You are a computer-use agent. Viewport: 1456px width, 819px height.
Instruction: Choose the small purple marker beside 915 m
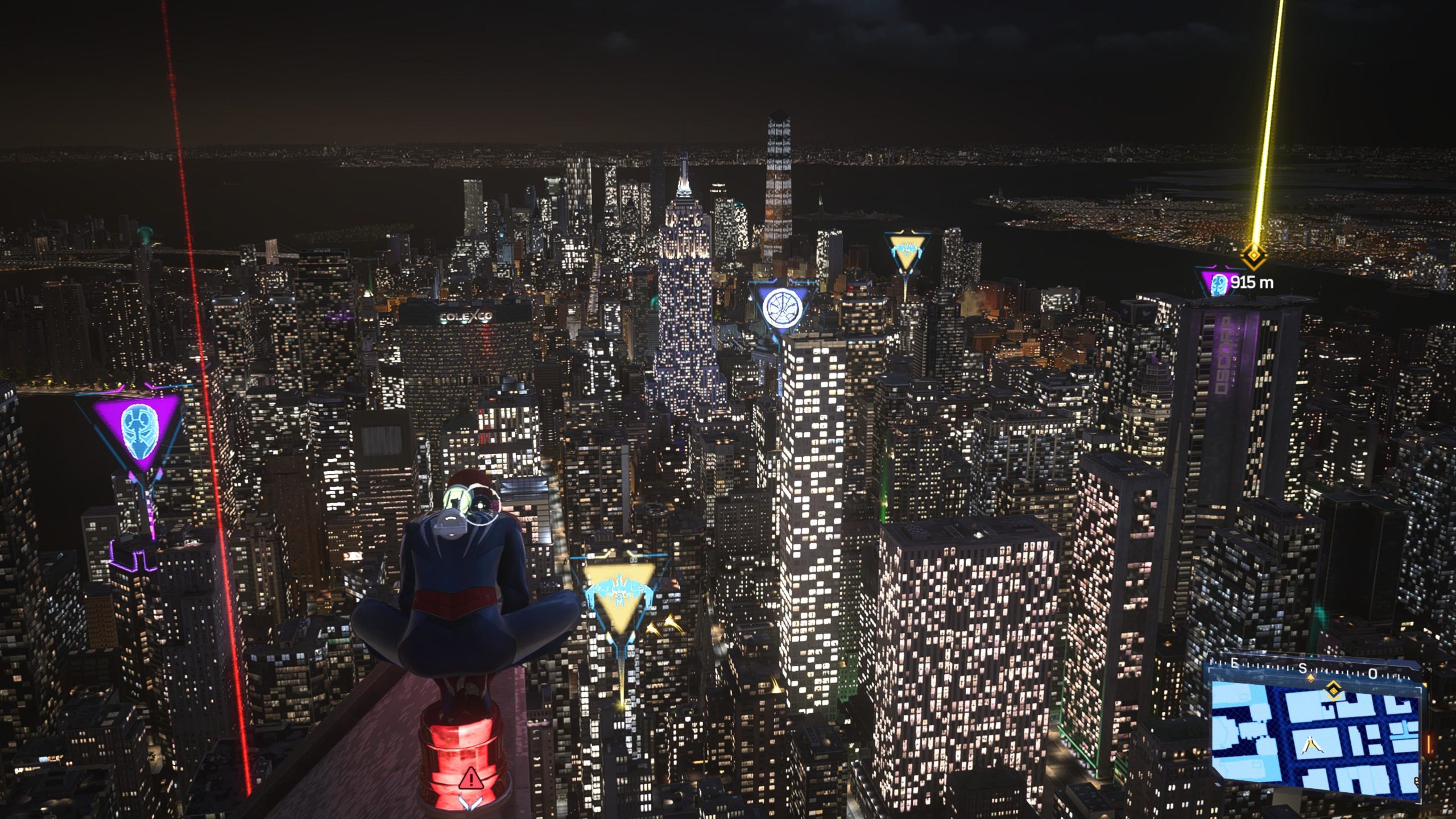pyautogui.click(x=1218, y=283)
